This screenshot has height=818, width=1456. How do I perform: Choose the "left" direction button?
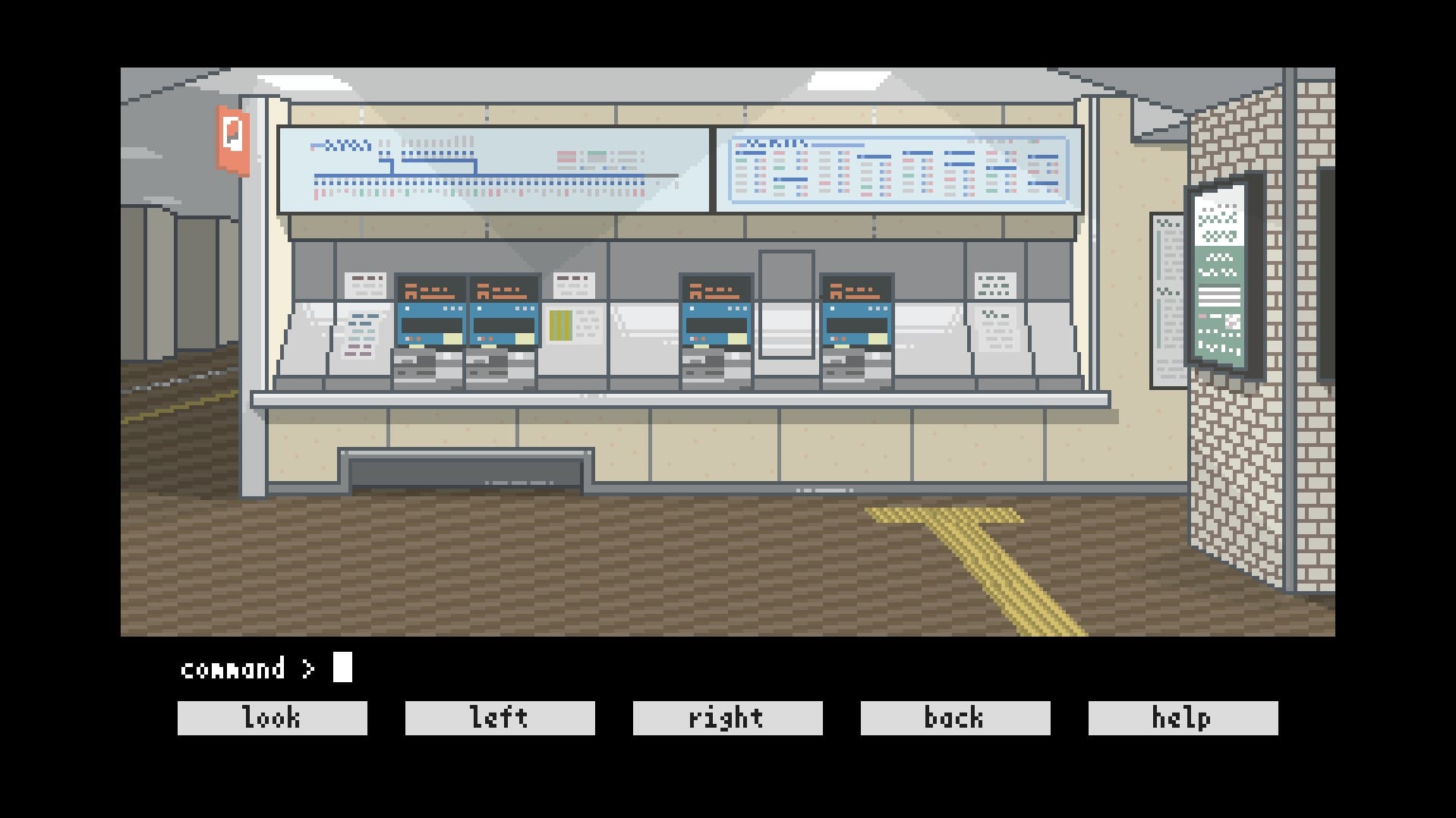[x=500, y=718]
